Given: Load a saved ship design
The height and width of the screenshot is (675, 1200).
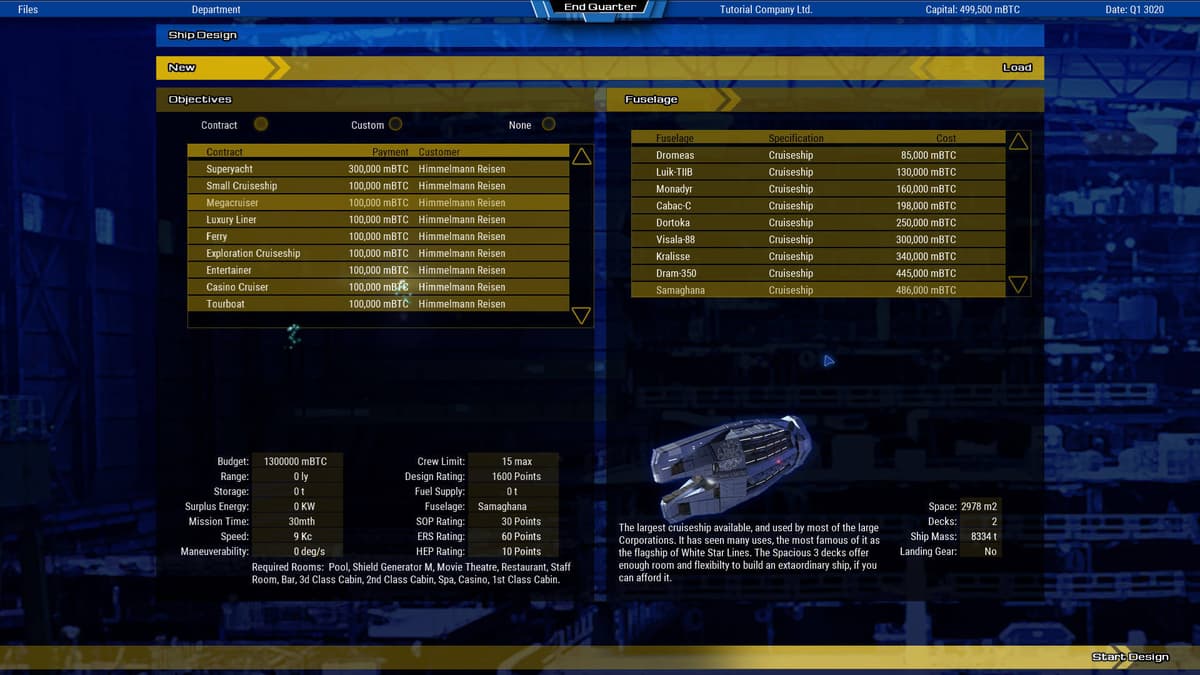Looking at the screenshot, I should click(x=1016, y=68).
